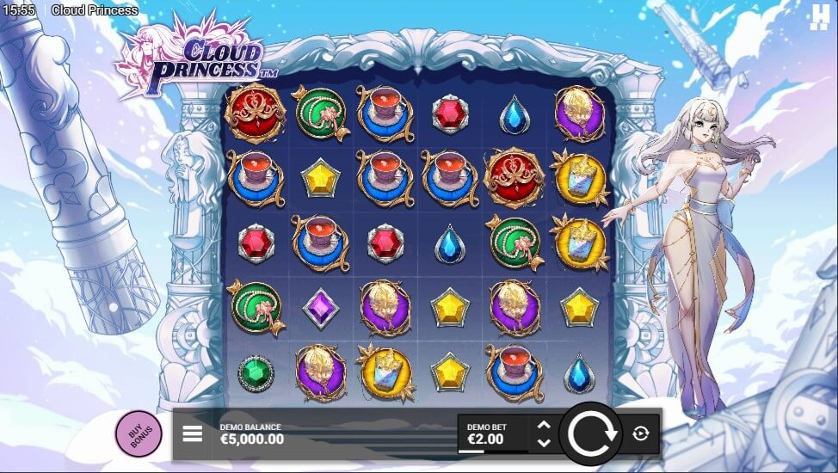The height and width of the screenshot is (473, 838).
Task: Open the autoplay settings icon
Action: [x=640, y=433]
